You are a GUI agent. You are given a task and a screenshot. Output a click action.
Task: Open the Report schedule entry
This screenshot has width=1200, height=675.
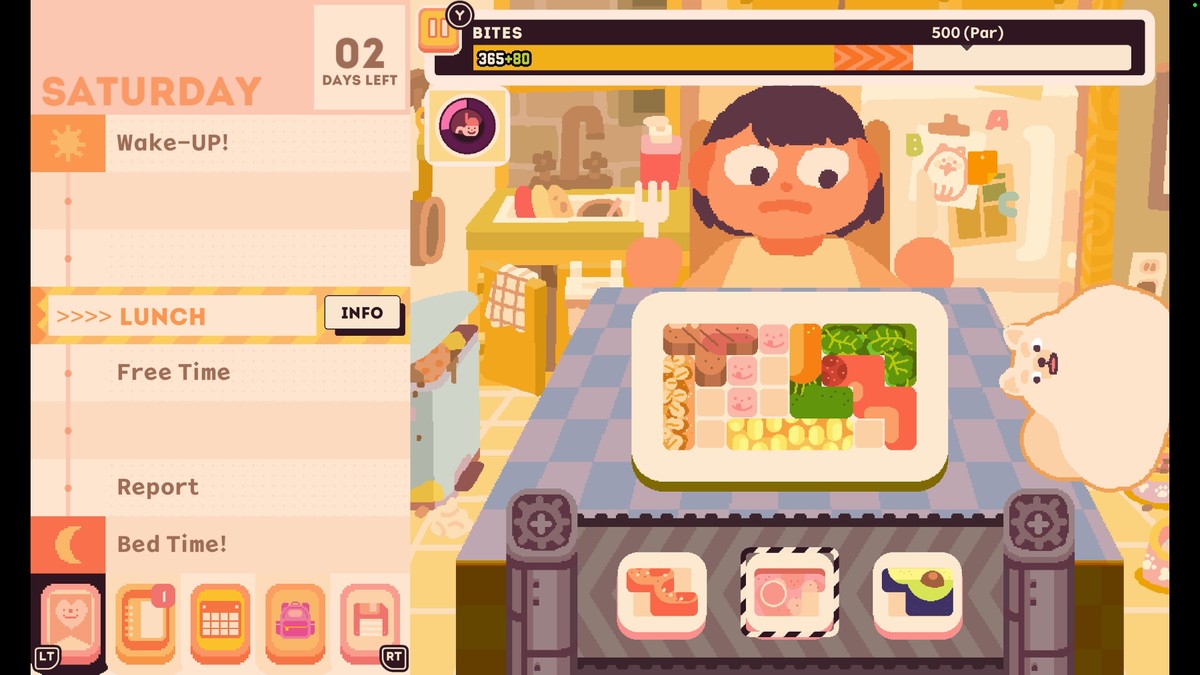[x=158, y=487]
